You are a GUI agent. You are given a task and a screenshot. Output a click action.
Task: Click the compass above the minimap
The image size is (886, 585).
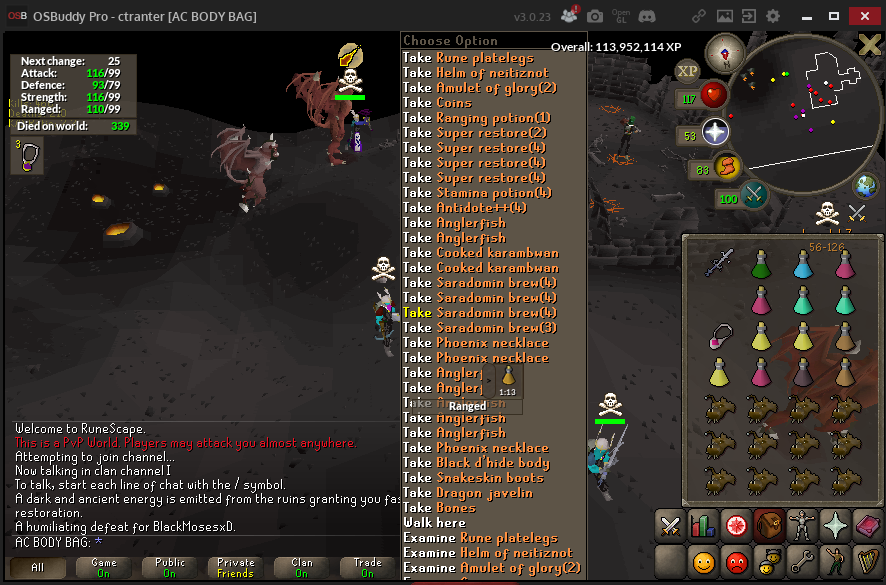pos(724,52)
